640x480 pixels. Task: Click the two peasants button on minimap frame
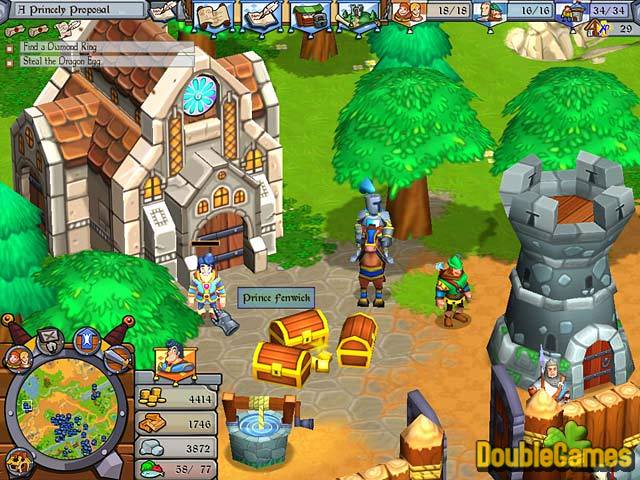(17, 358)
